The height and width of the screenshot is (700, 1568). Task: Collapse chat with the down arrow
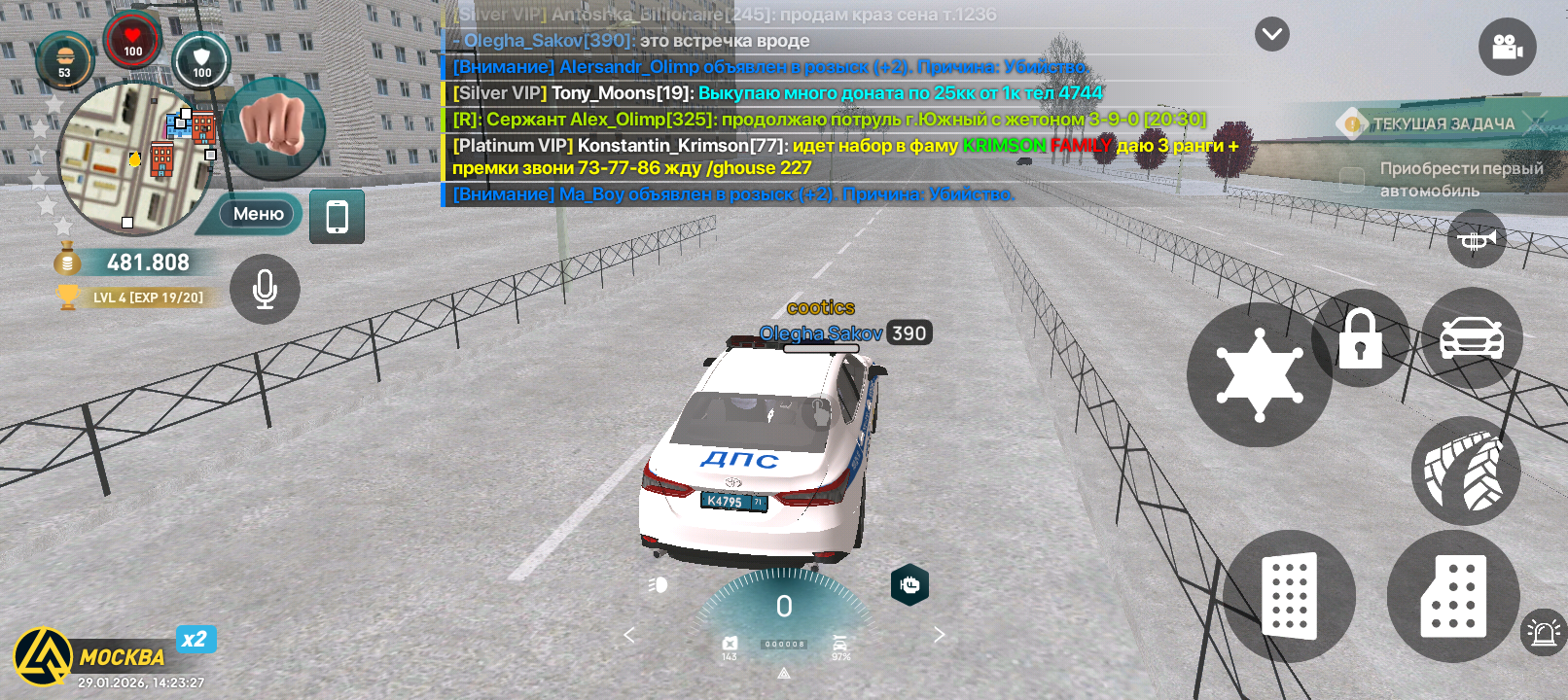1271,34
